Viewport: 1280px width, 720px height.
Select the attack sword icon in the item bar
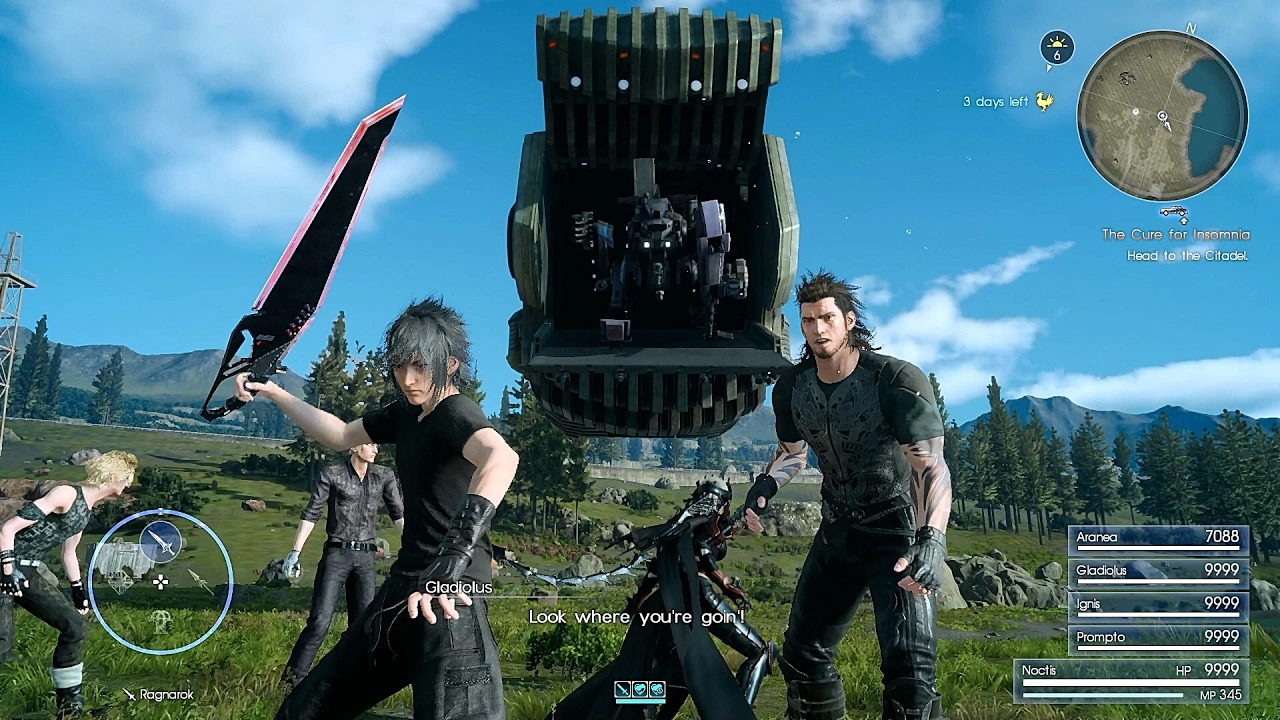click(x=622, y=688)
